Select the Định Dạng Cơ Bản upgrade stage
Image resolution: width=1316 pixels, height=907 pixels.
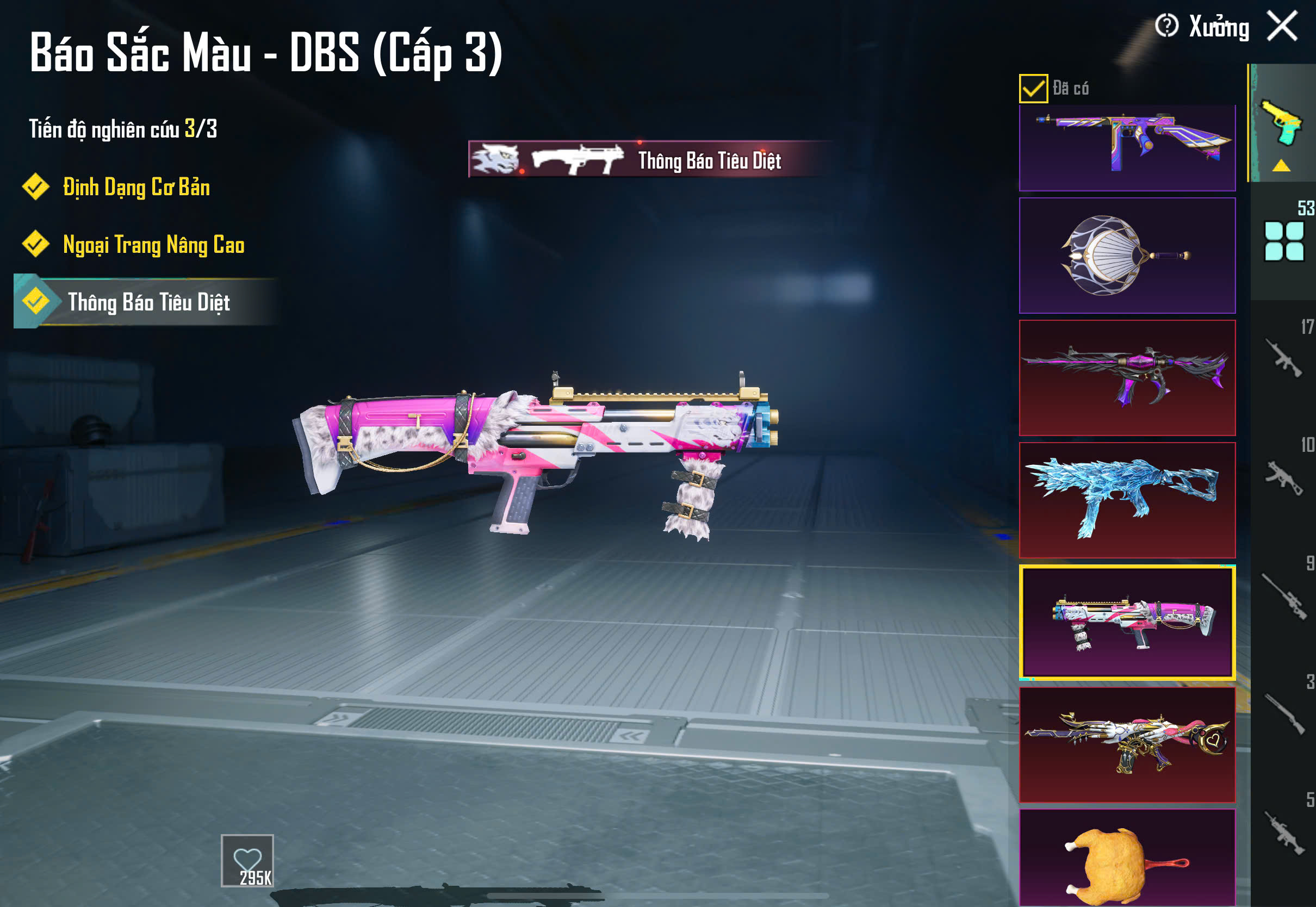(136, 187)
